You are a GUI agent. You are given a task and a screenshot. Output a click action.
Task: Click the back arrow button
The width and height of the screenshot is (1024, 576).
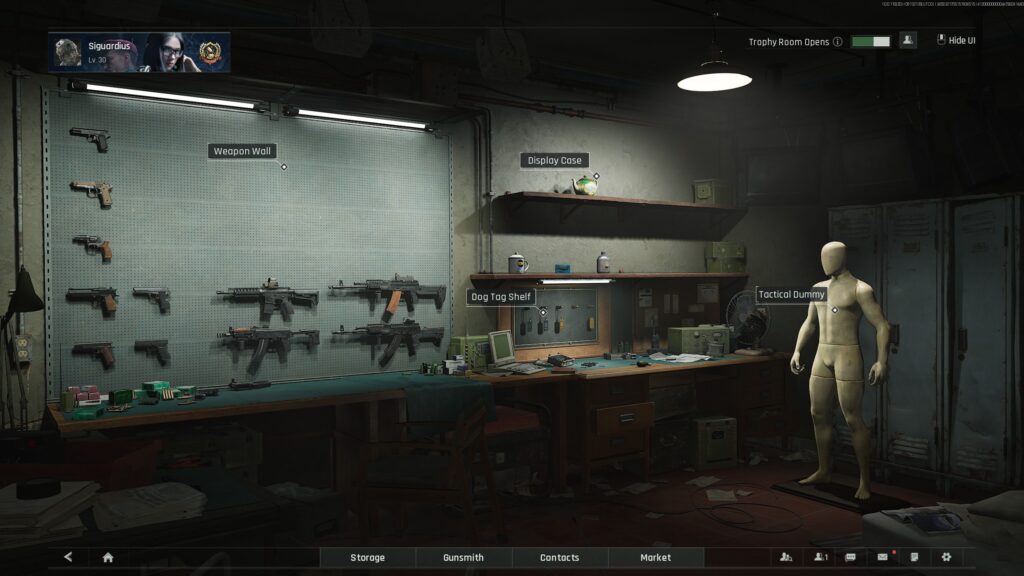click(68, 557)
